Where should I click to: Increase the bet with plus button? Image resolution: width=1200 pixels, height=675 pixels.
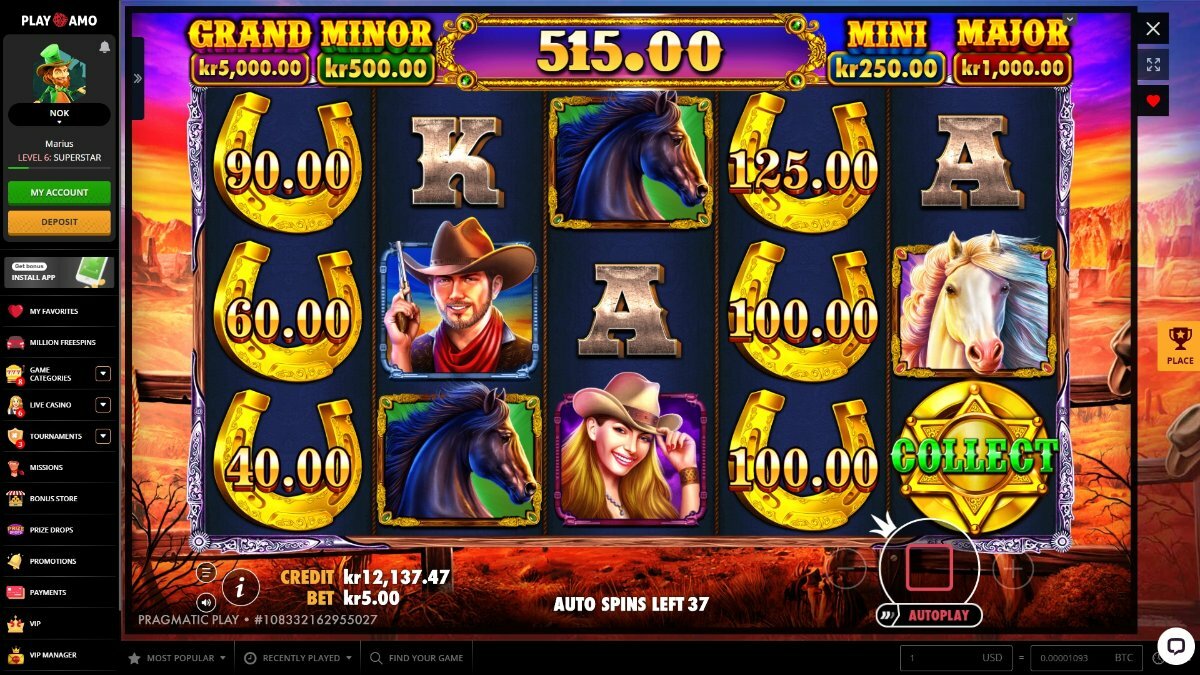[1012, 569]
